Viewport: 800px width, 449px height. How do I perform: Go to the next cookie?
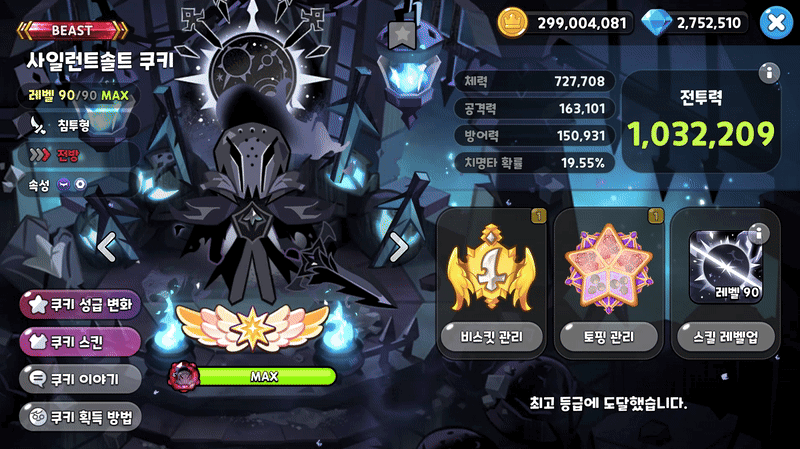coord(397,245)
